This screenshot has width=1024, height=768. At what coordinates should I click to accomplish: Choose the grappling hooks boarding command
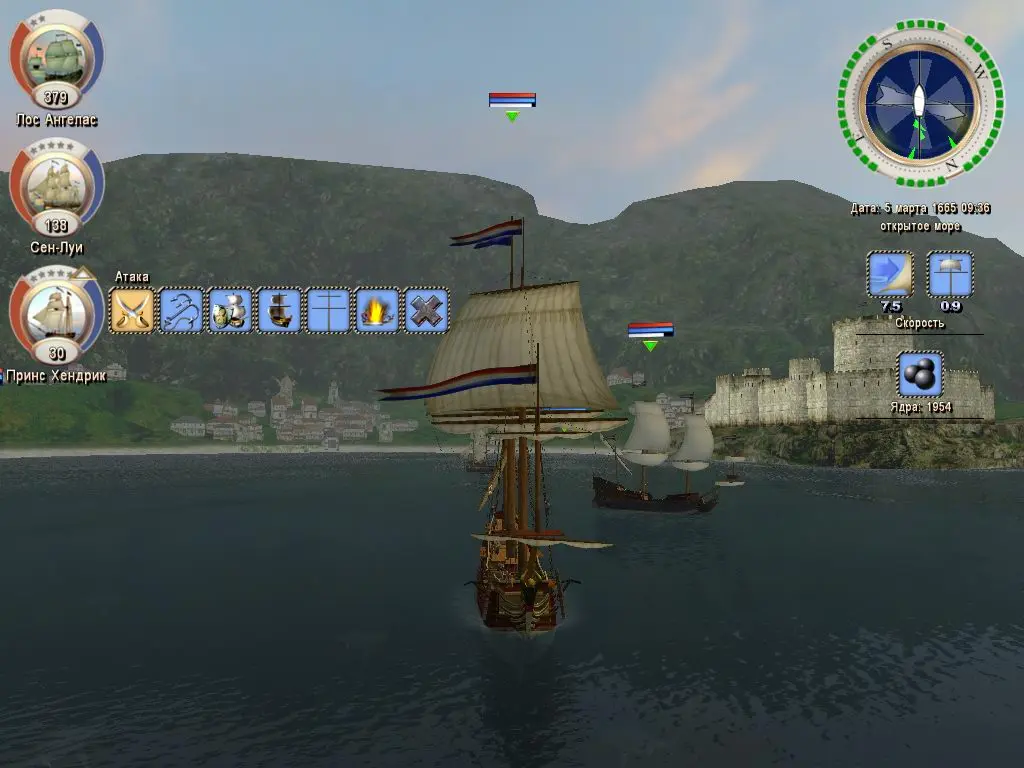click(181, 310)
